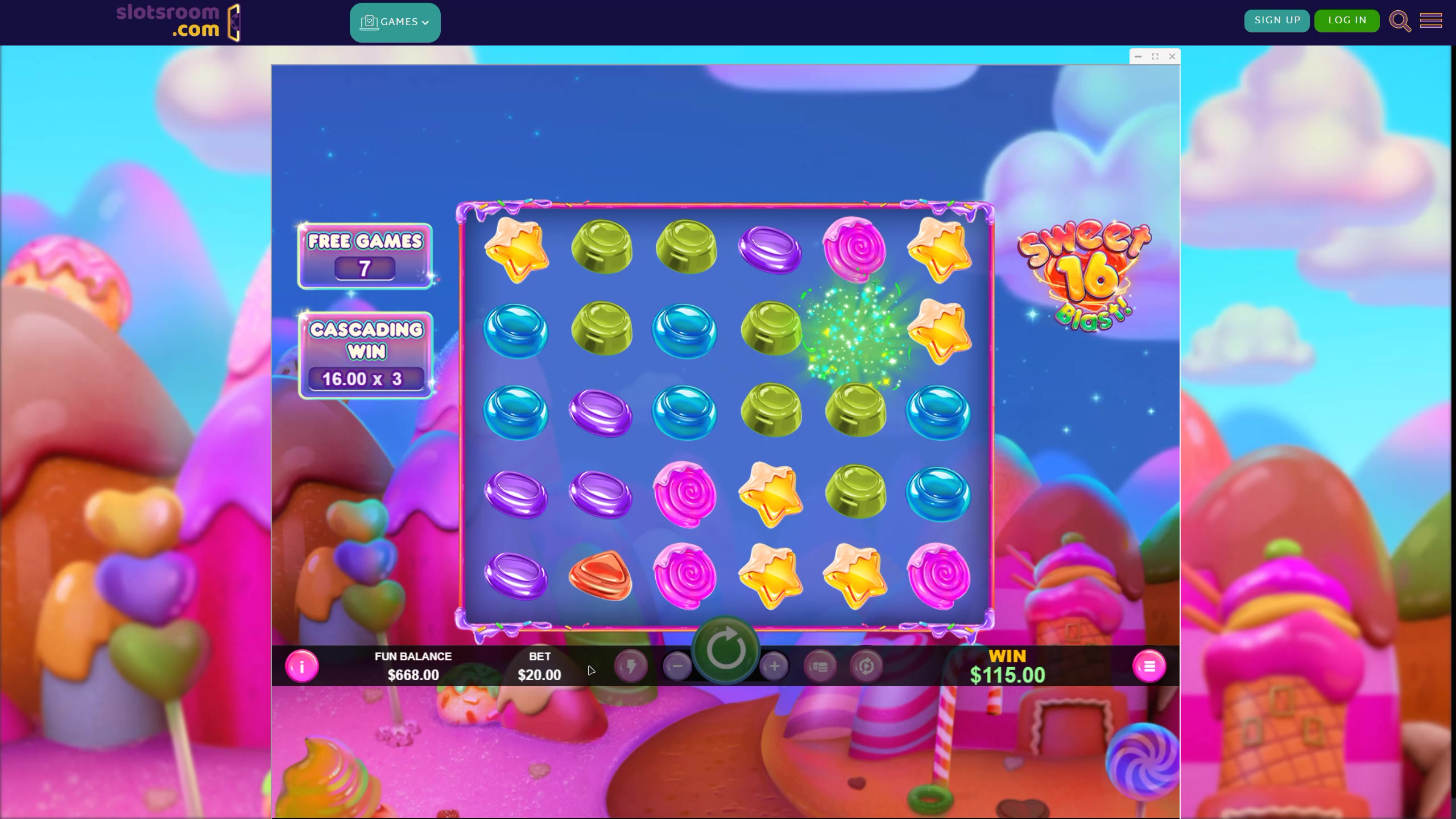Minimize the game window
This screenshot has width=1456, height=819.
(1138, 56)
